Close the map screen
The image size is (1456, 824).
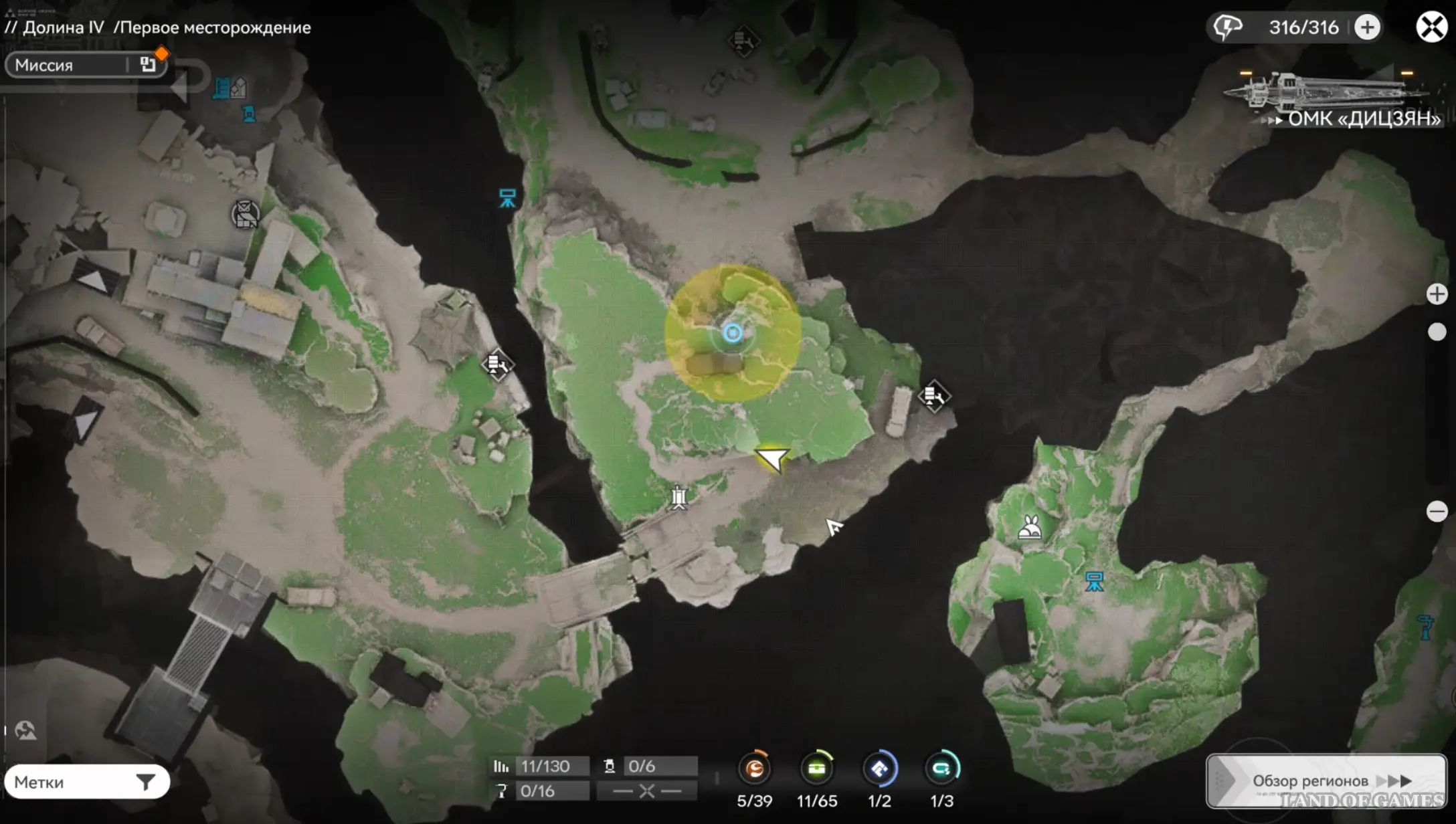1431,27
